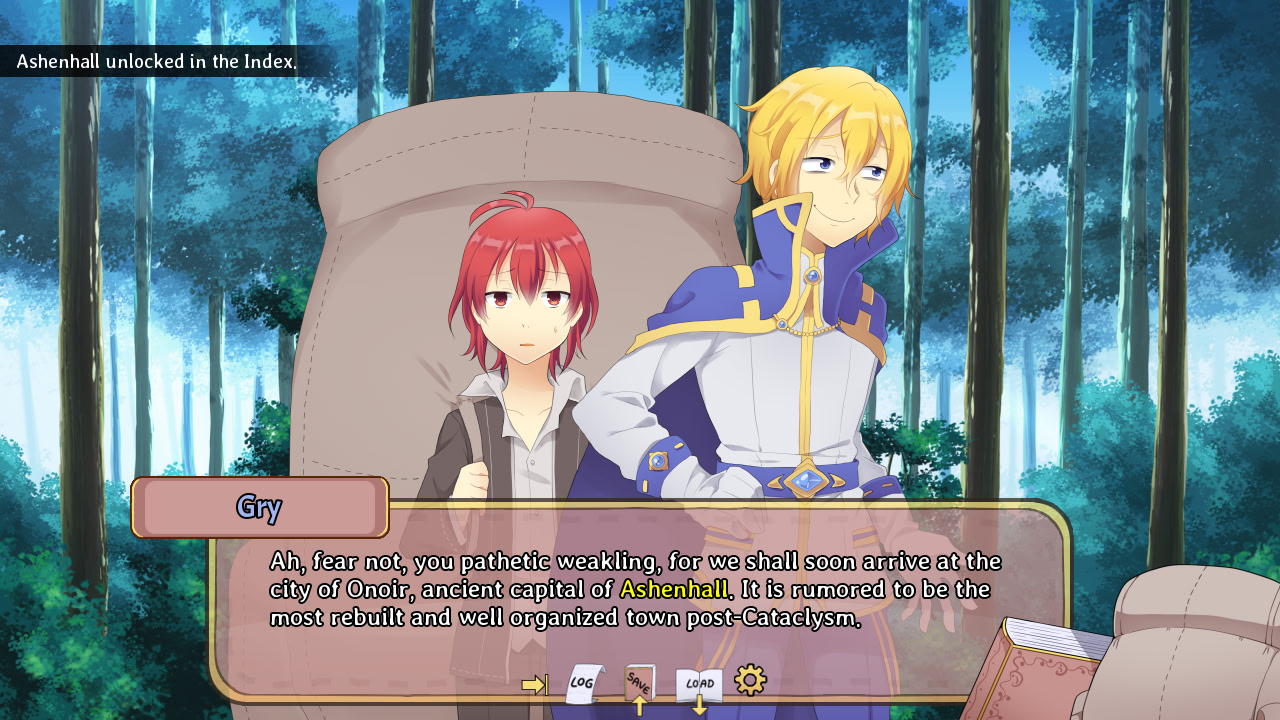Image resolution: width=1280 pixels, height=720 pixels.
Task: Open the pink Index book
Action: tap(1040, 672)
